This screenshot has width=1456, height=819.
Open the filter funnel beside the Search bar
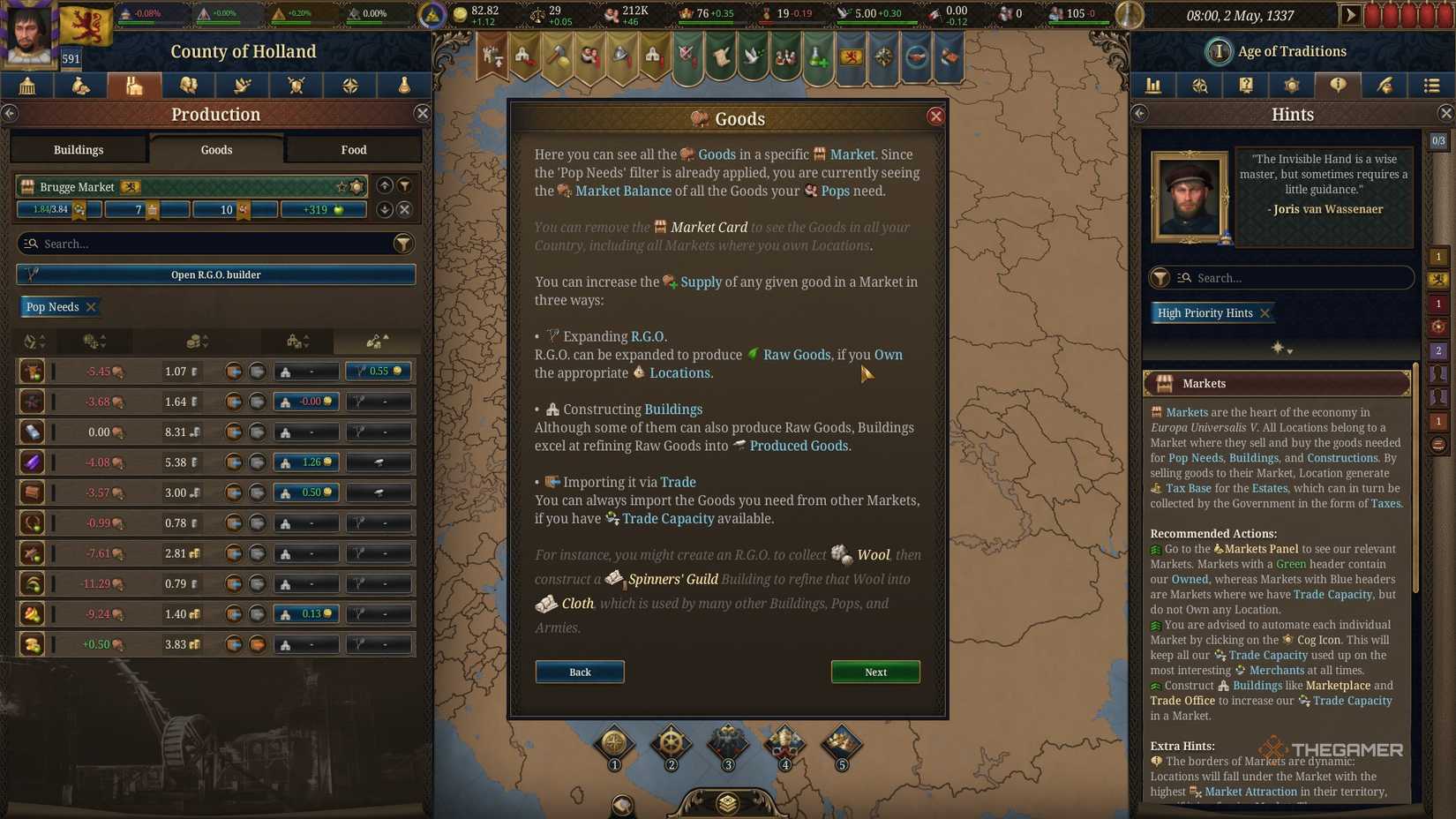pyautogui.click(x=404, y=244)
